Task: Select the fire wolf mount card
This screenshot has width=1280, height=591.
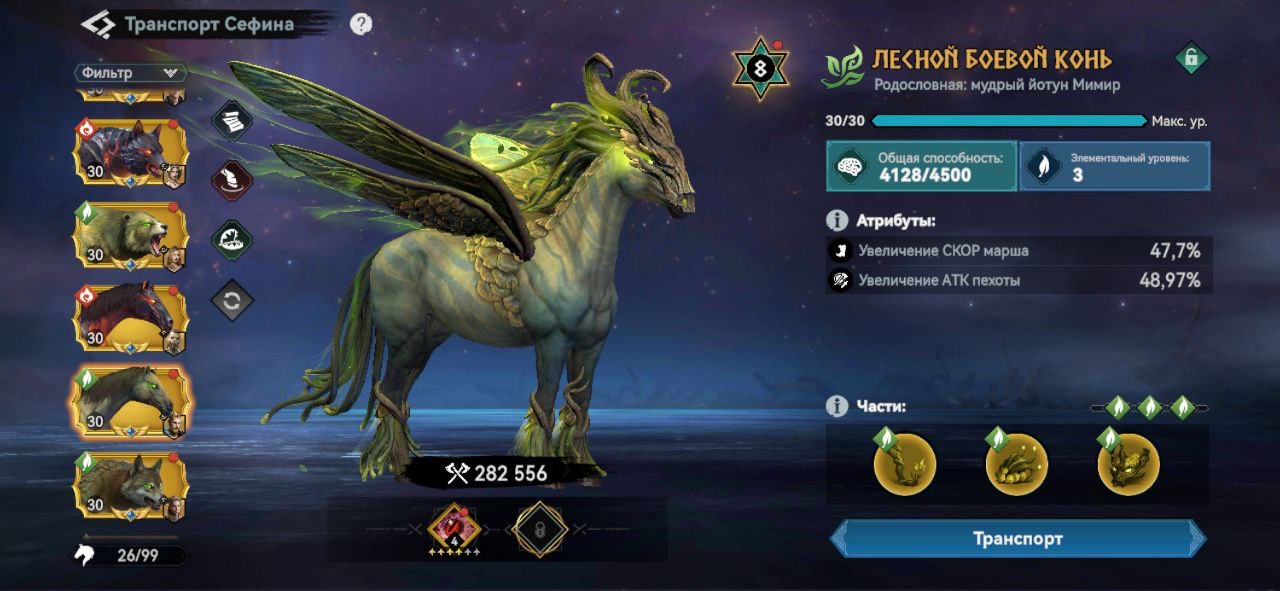Action: click(130, 153)
